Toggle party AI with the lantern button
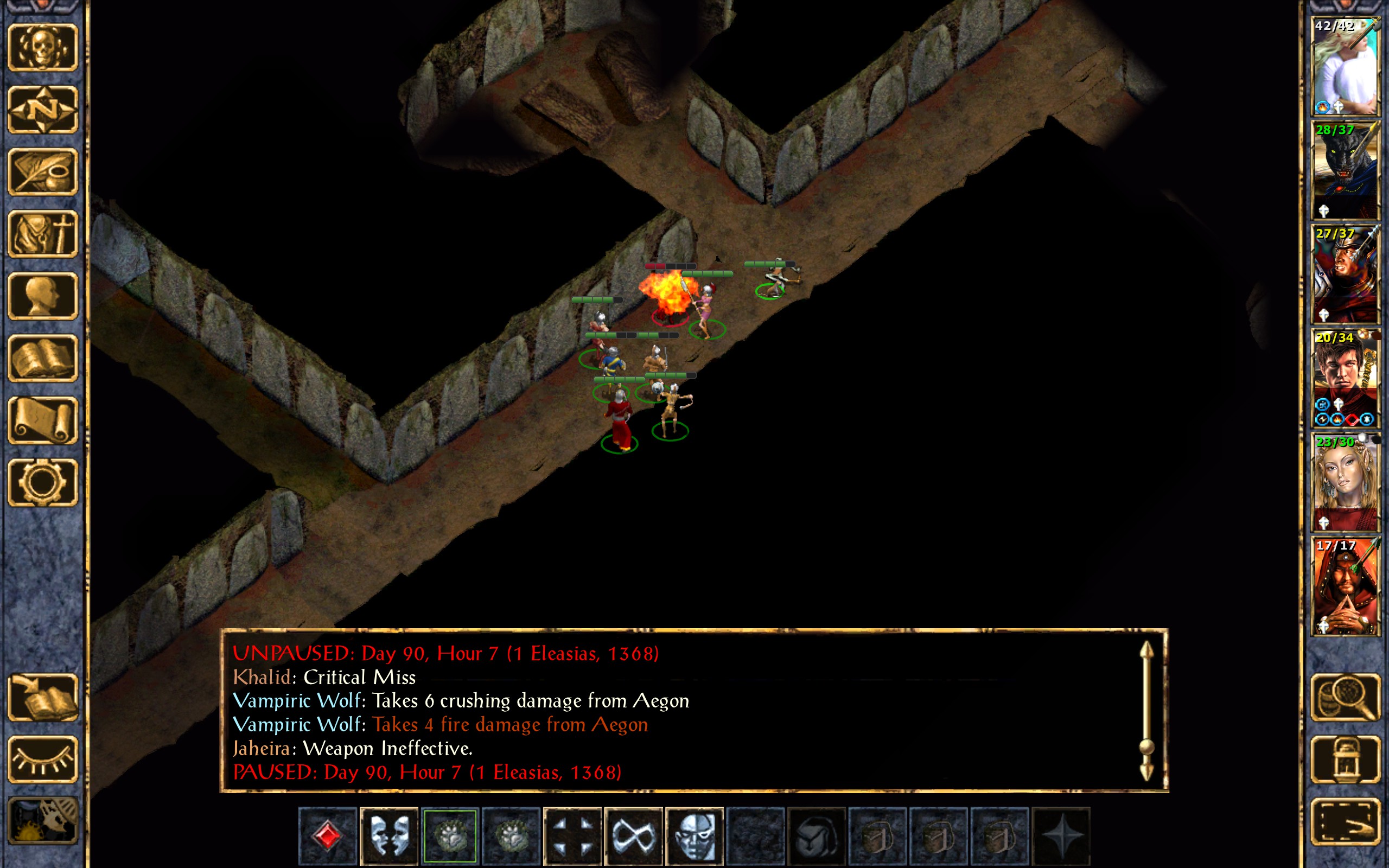1389x868 pixels. coord(1345,759)
